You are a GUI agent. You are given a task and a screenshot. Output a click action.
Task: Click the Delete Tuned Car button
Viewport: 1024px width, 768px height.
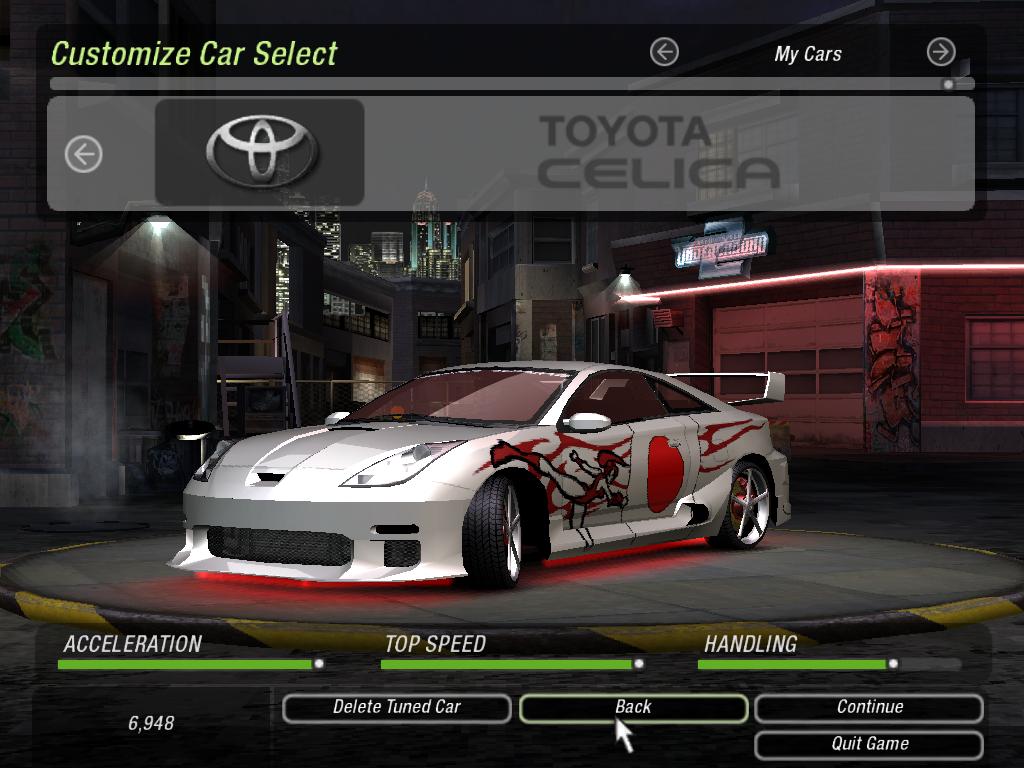point(396,708)
